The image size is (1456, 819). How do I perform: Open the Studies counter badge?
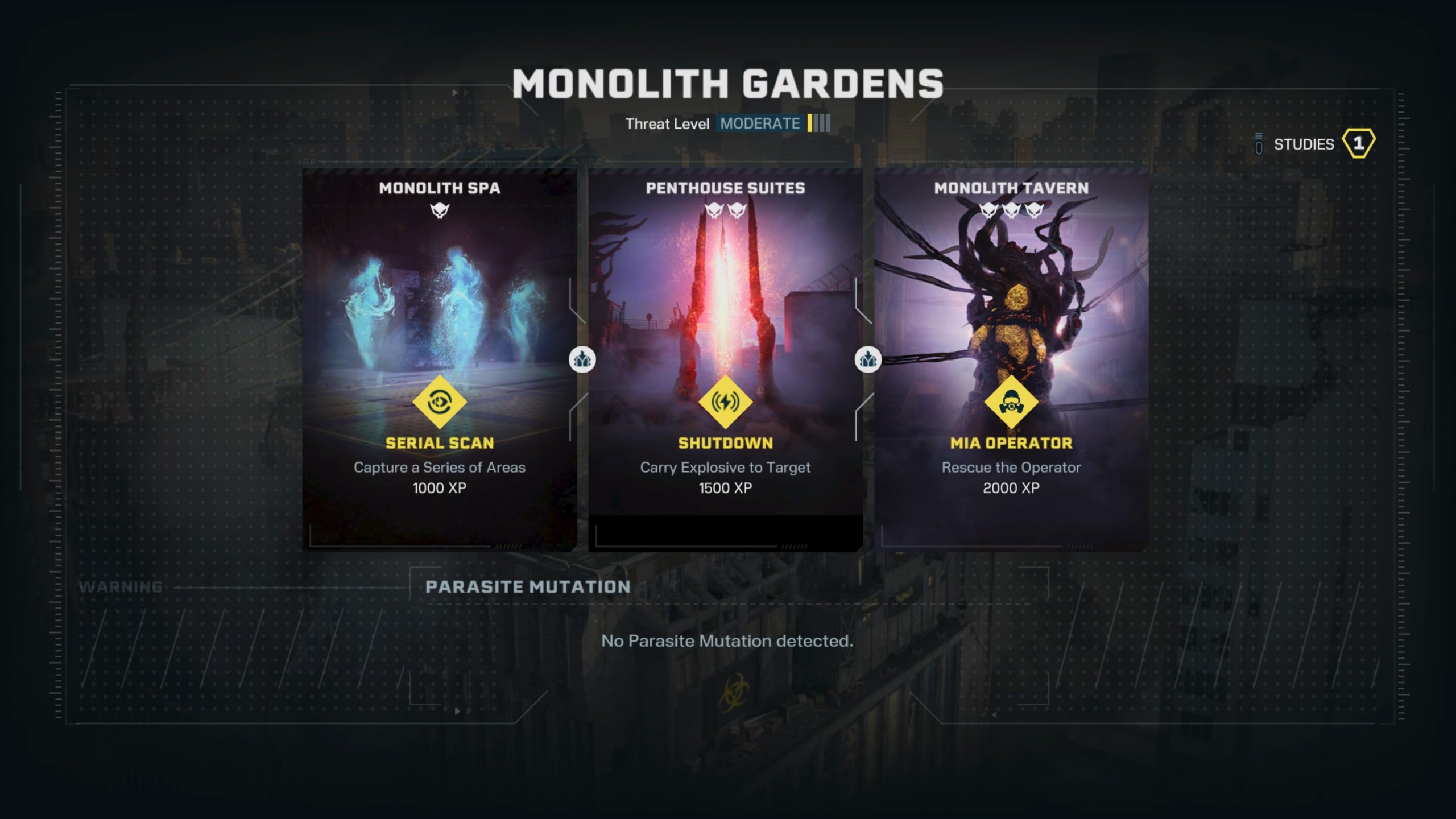point(1358,143)
